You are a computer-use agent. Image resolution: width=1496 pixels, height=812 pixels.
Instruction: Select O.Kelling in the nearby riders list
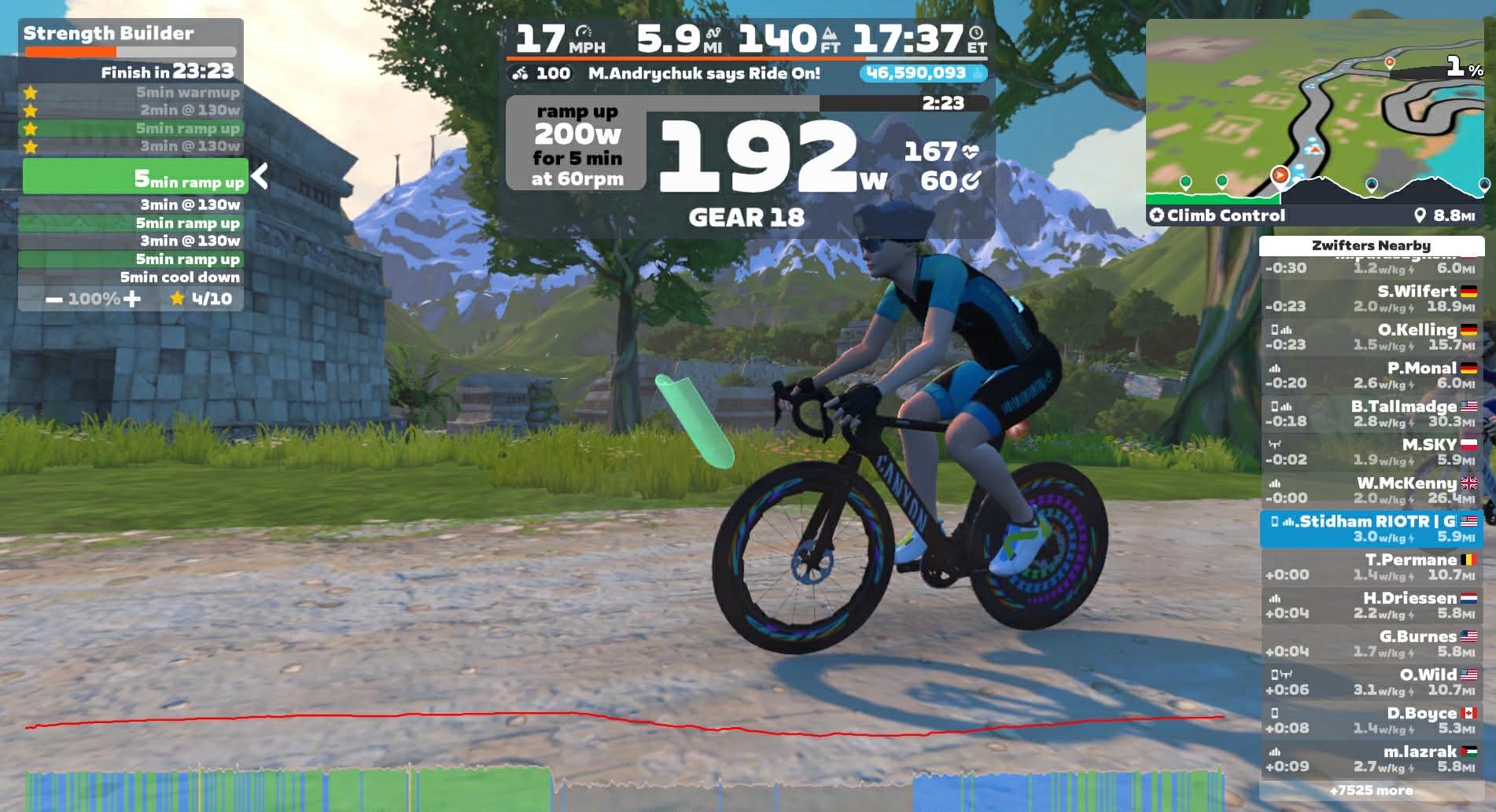pyautogui.click(x=1372, y=337)
